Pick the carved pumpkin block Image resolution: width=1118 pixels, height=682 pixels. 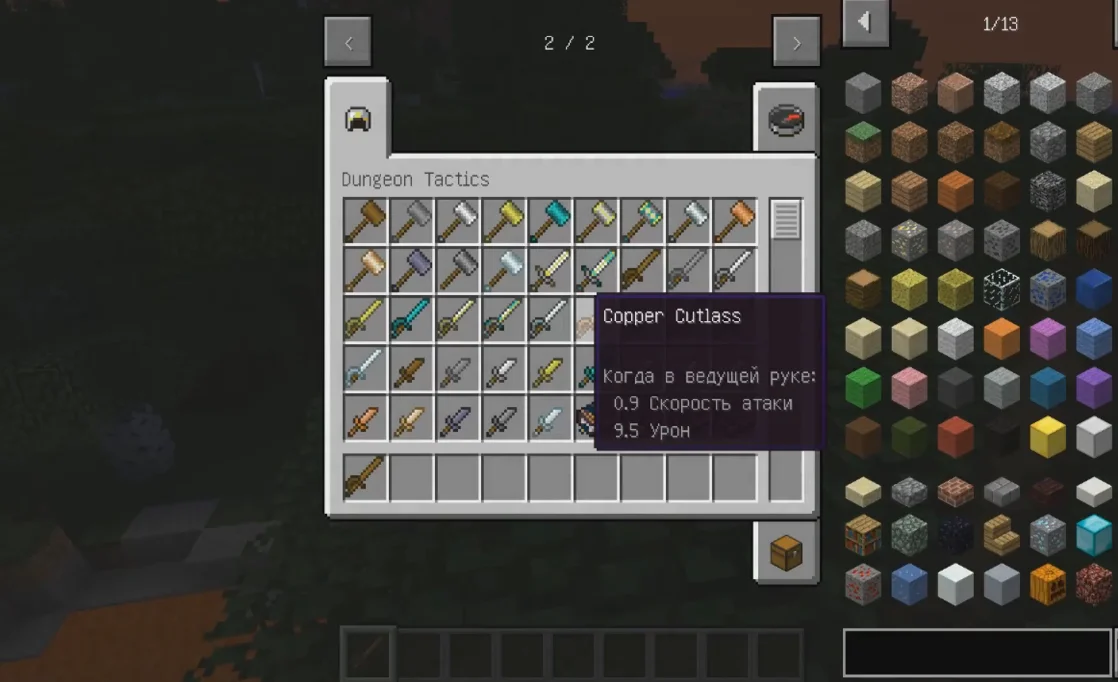(1048, 583)
